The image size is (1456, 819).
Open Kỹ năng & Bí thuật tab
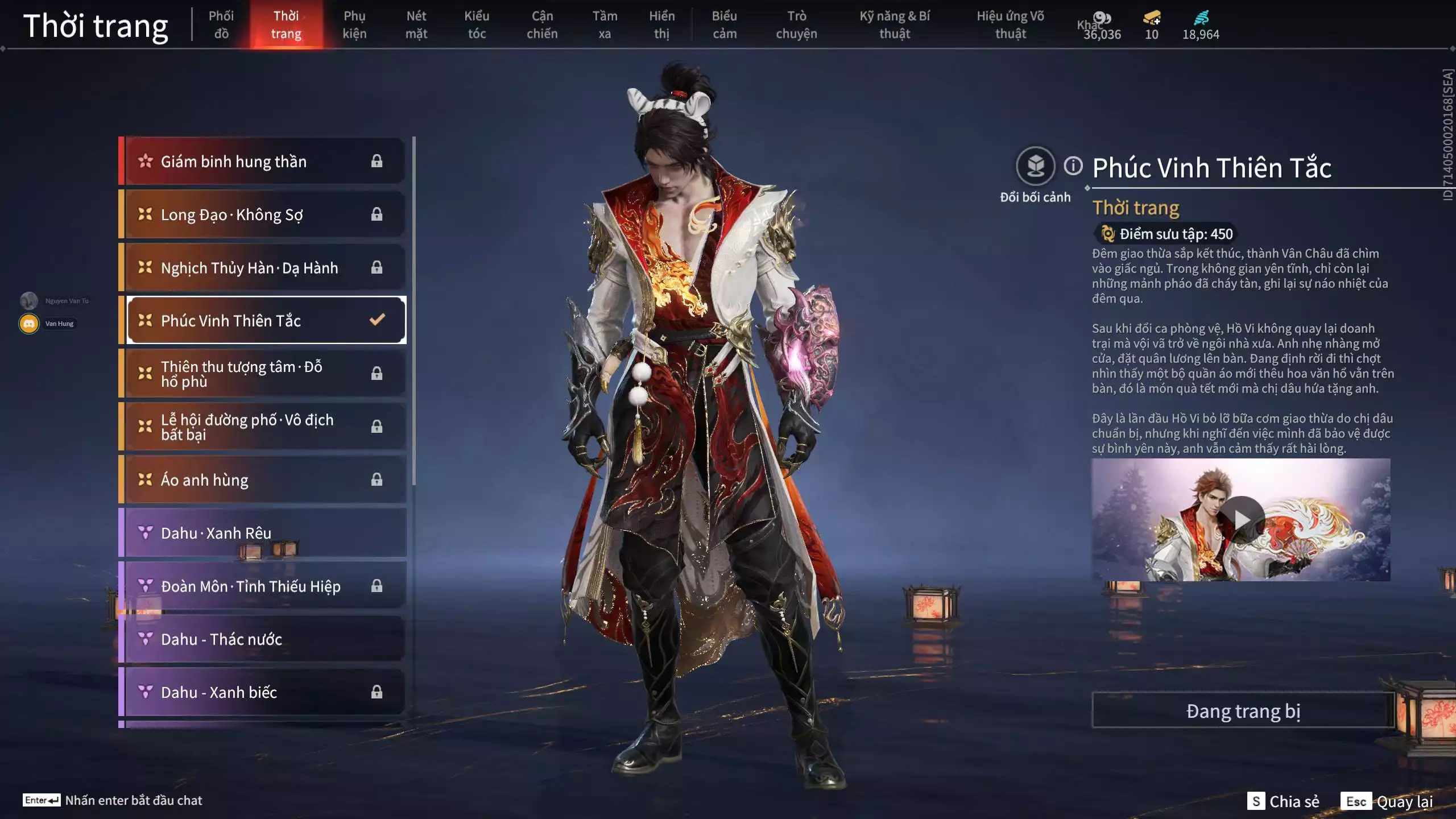click(x=895, y=24)
